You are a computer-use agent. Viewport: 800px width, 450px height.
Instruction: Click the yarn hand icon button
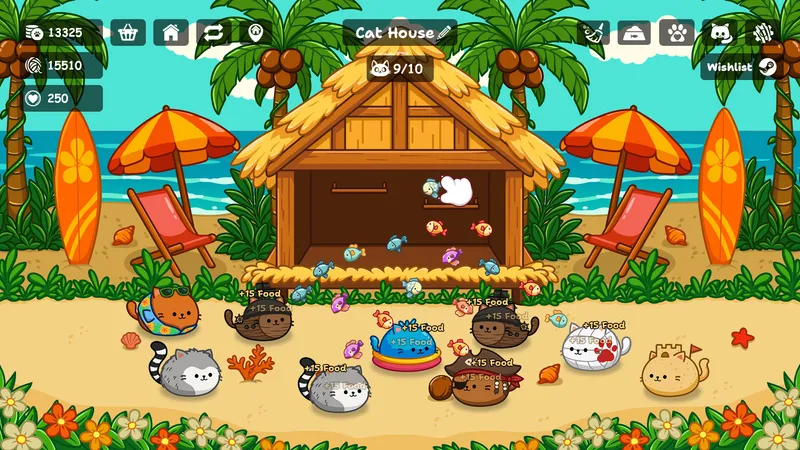[x=763, y=33]
